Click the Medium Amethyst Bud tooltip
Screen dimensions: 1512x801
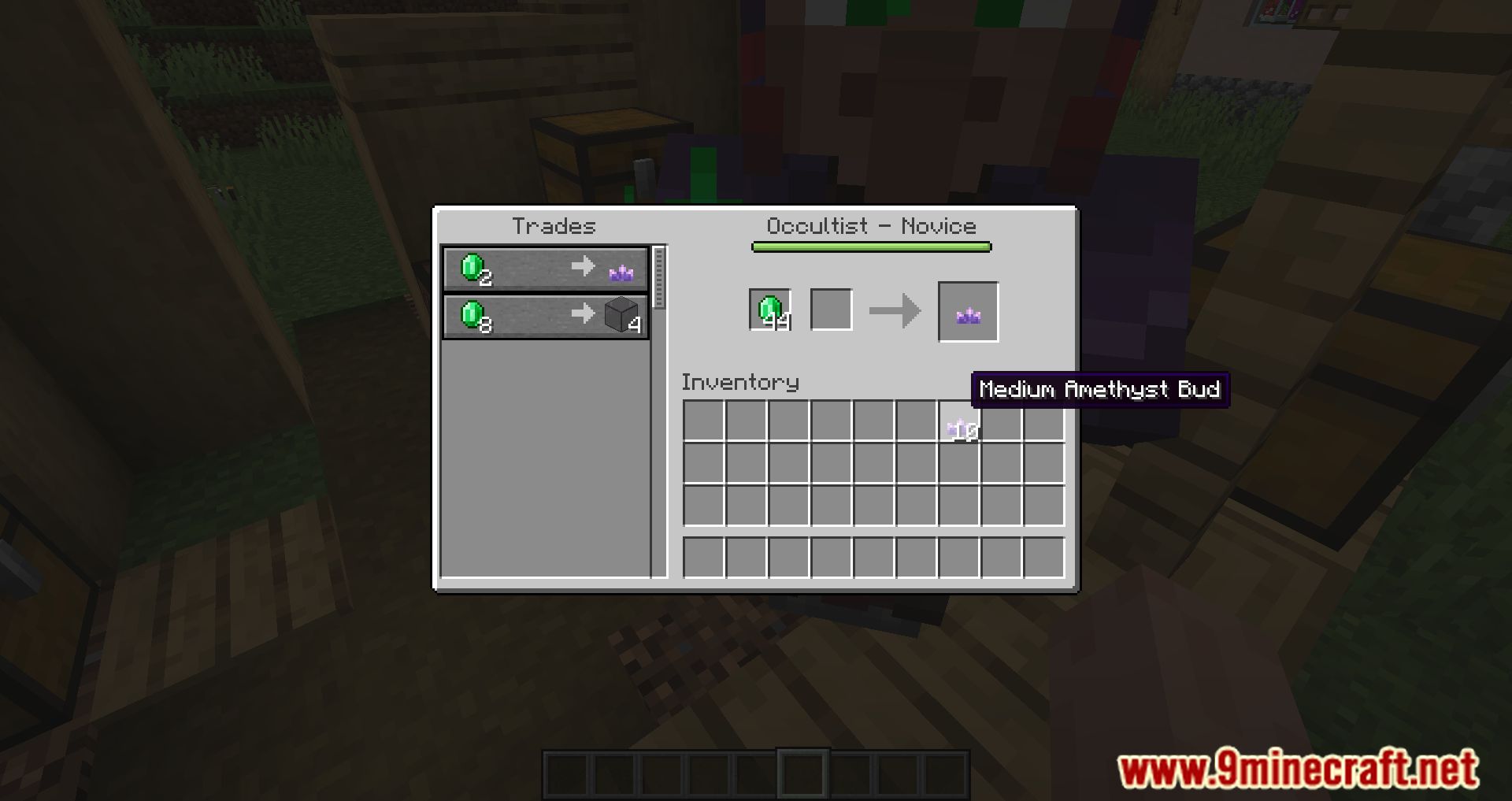point(1101,390)
